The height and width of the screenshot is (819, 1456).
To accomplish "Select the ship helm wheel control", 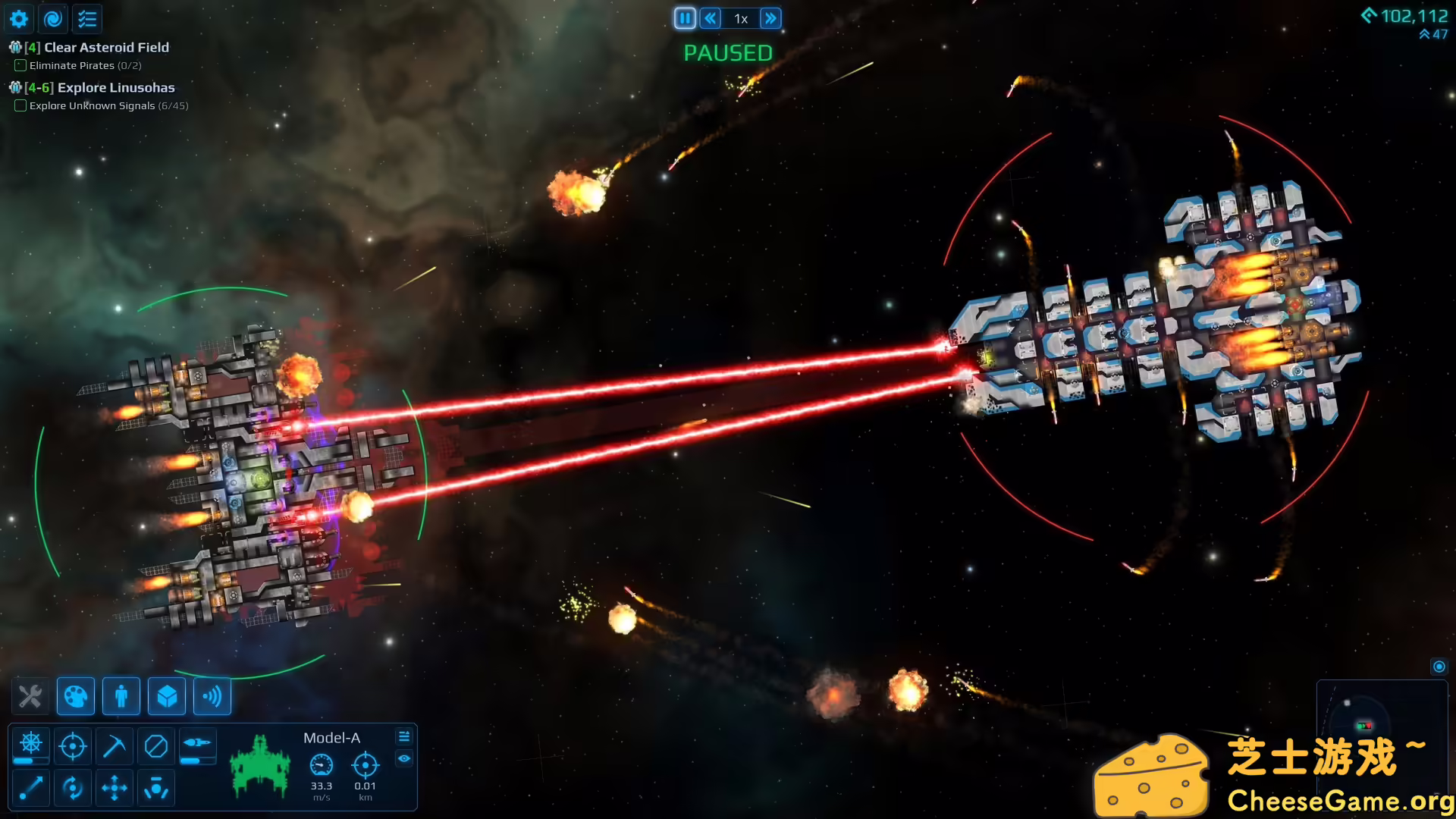I will click(30, 746).
